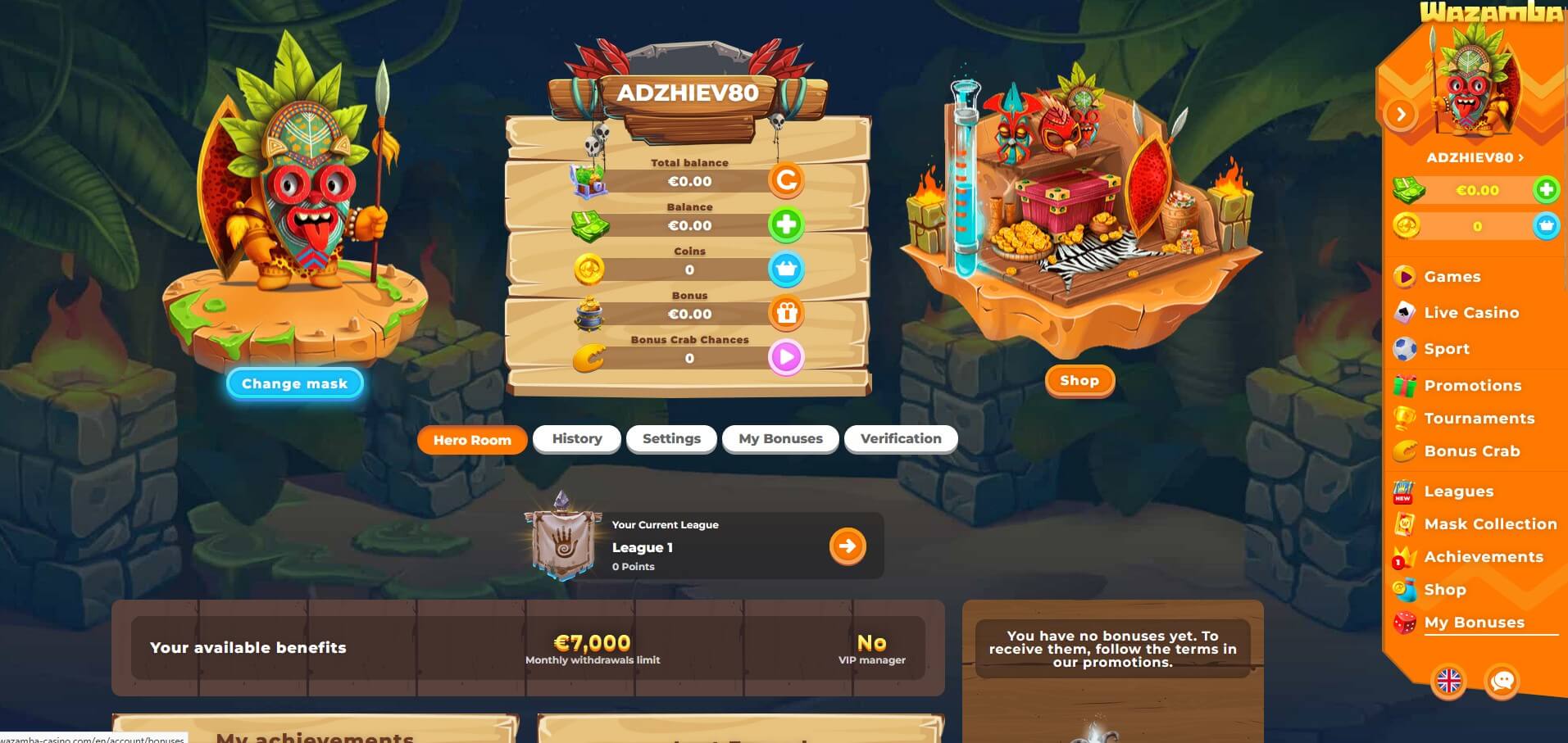Play Bonus Crab with the pink button
1568x743 pixels.
[785, 357]
